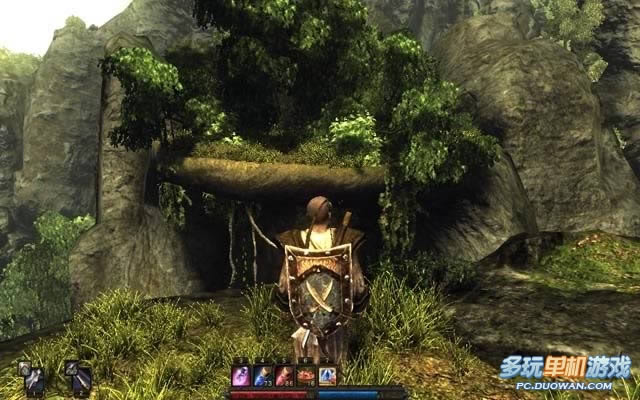The image size is (640, 400).
Task: Select the blue crystal item in slot 7
Action: [x=327, y=377]
